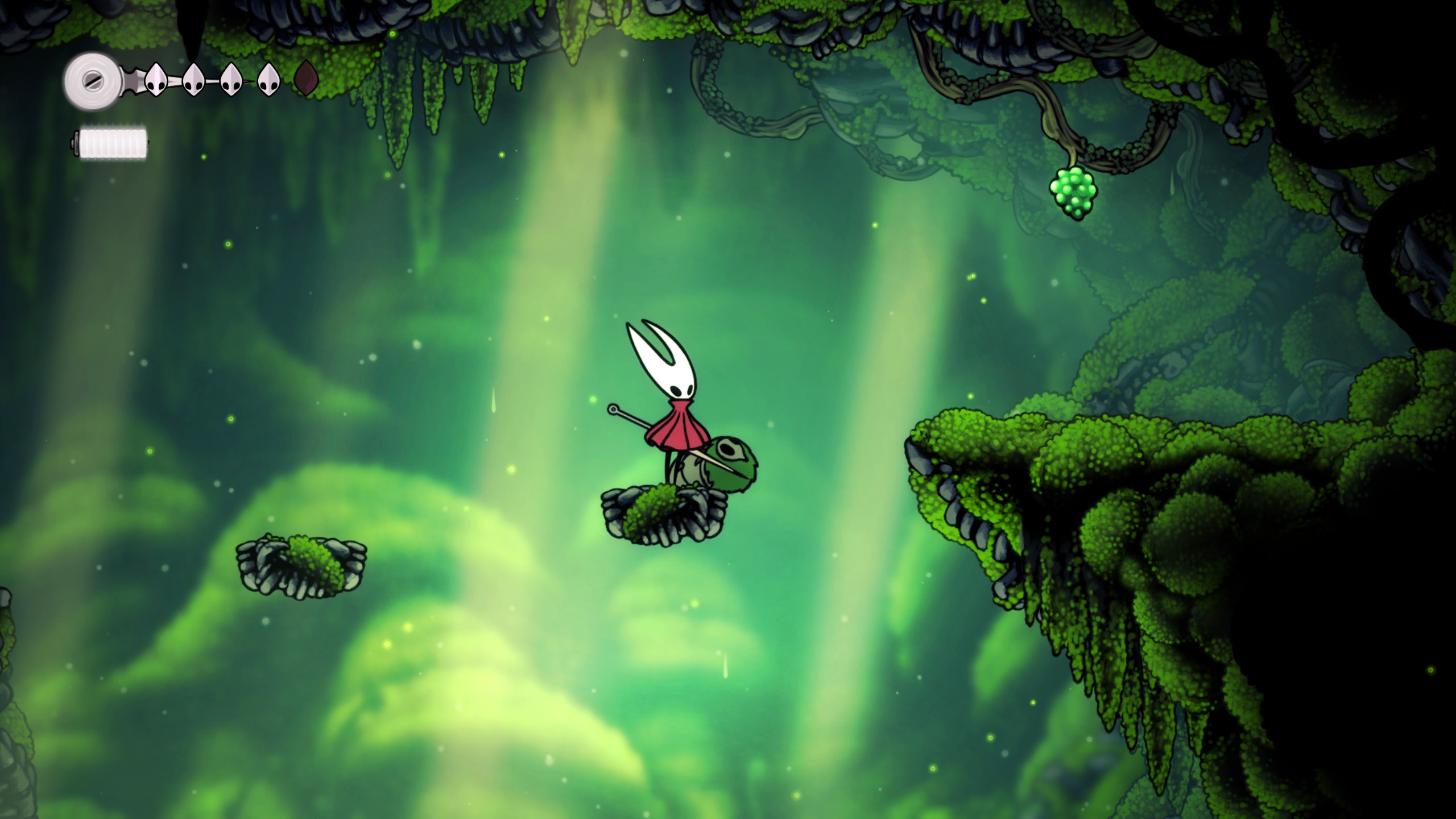Screen dimensions: 1456x819
Task: Select the first white mask health pin
Action: [x=156, y=80]
